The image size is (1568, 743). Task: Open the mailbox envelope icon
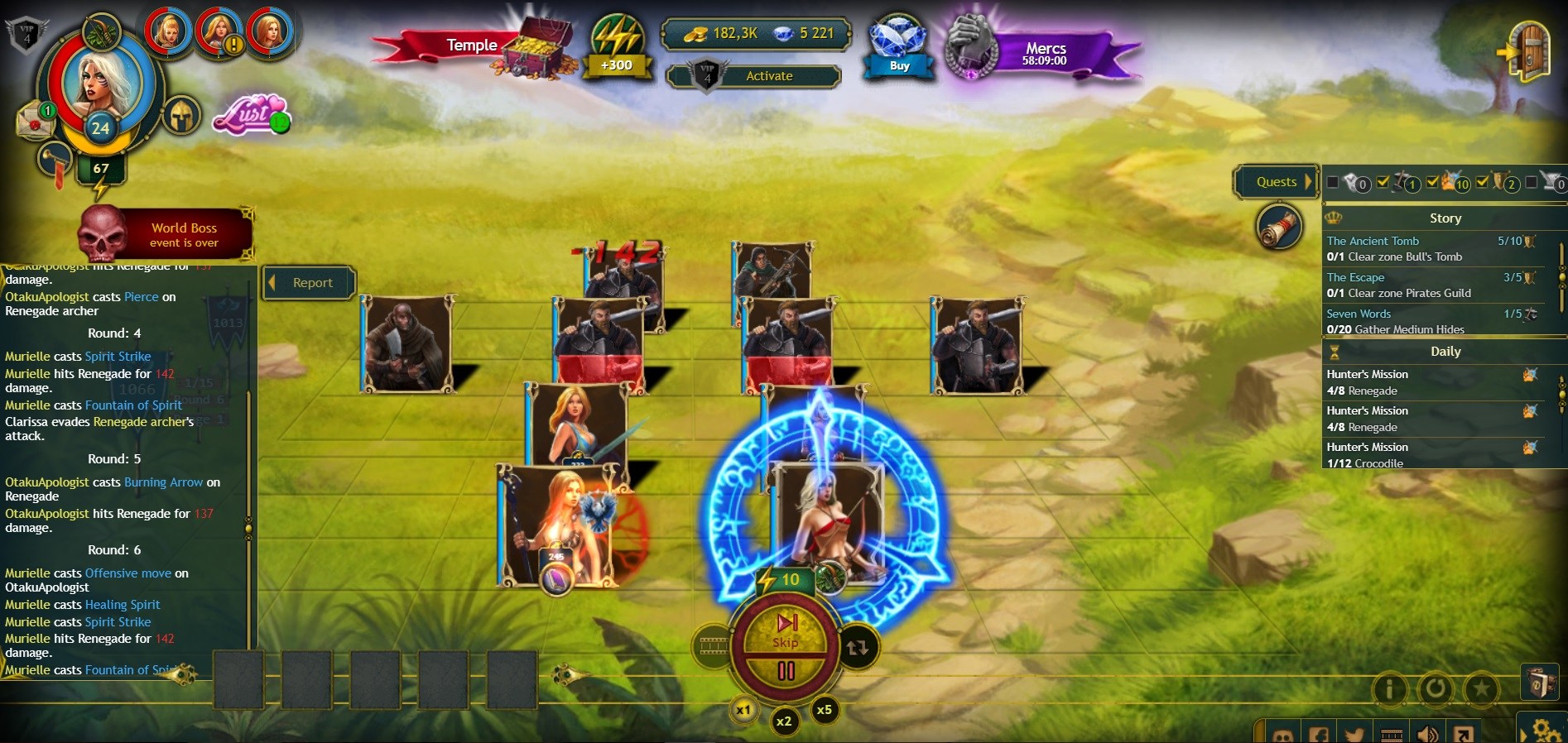(35, 122)
